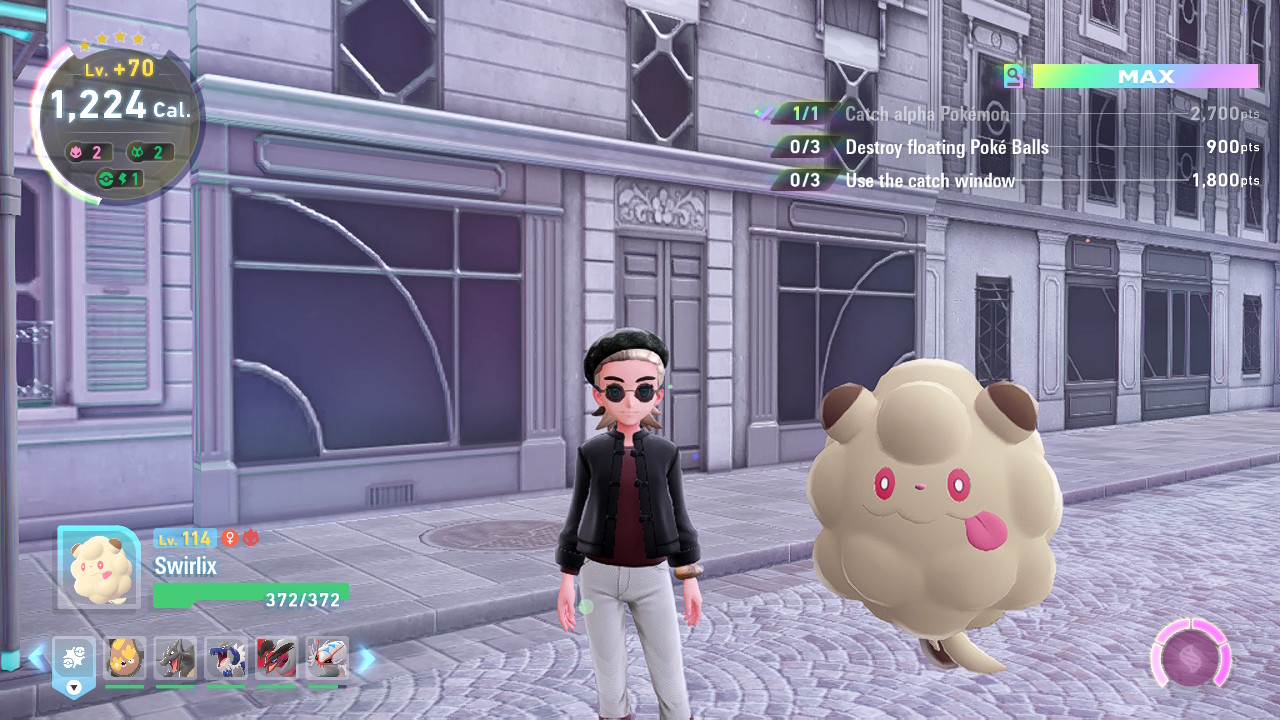Select the Use the catch window objective
Viewport: 1280px width, 720px height.
[x=930, y=181]
